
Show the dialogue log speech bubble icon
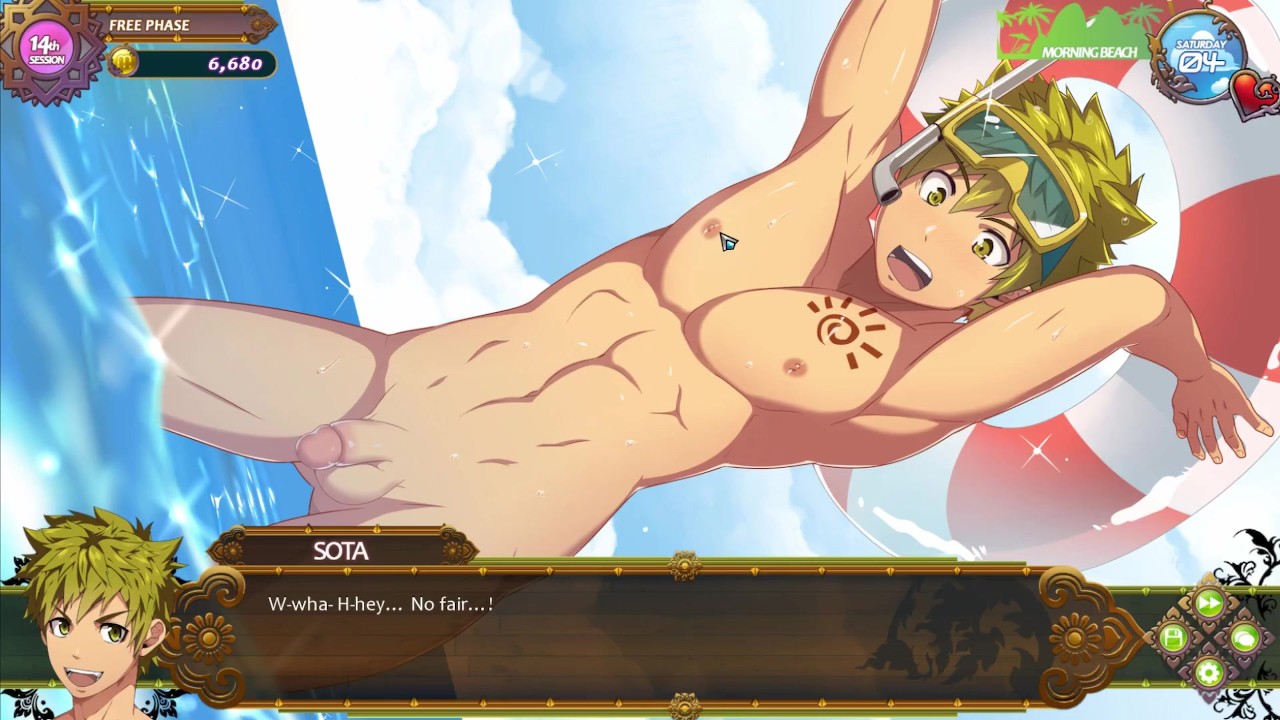(x=1243, y=637)
